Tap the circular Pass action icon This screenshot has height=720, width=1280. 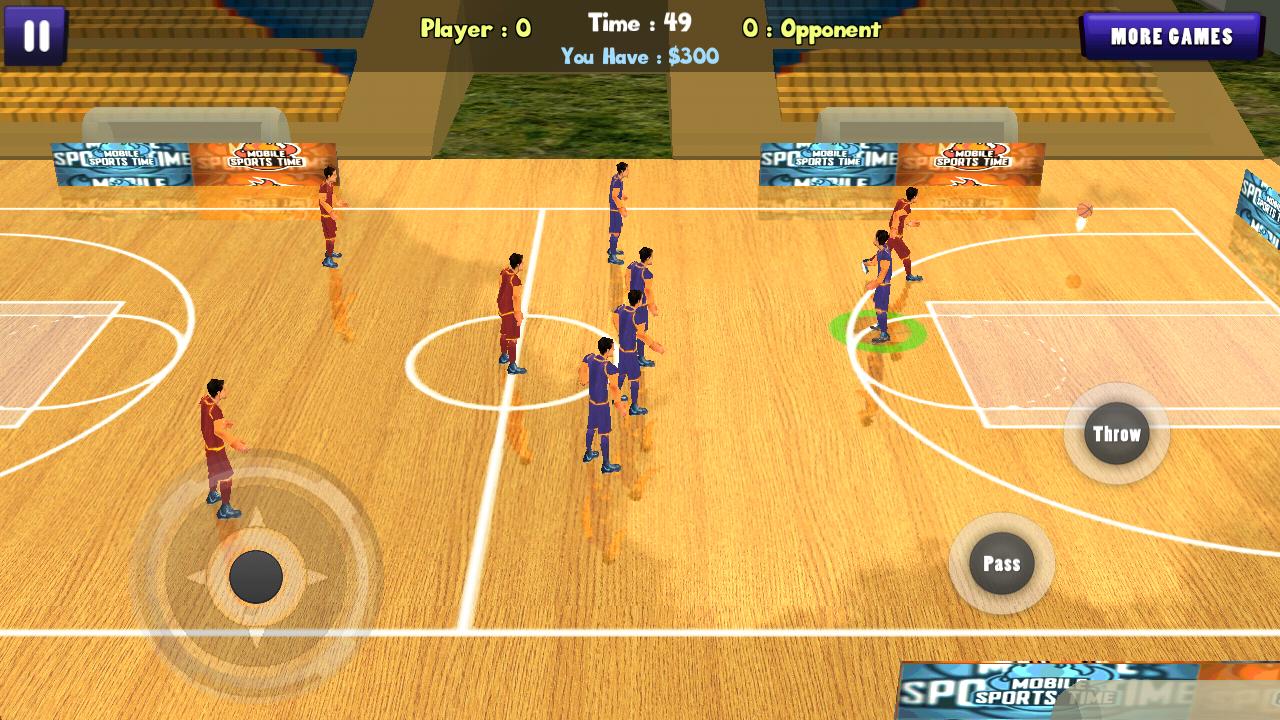pyautogui.click(x=1001, y=563)
